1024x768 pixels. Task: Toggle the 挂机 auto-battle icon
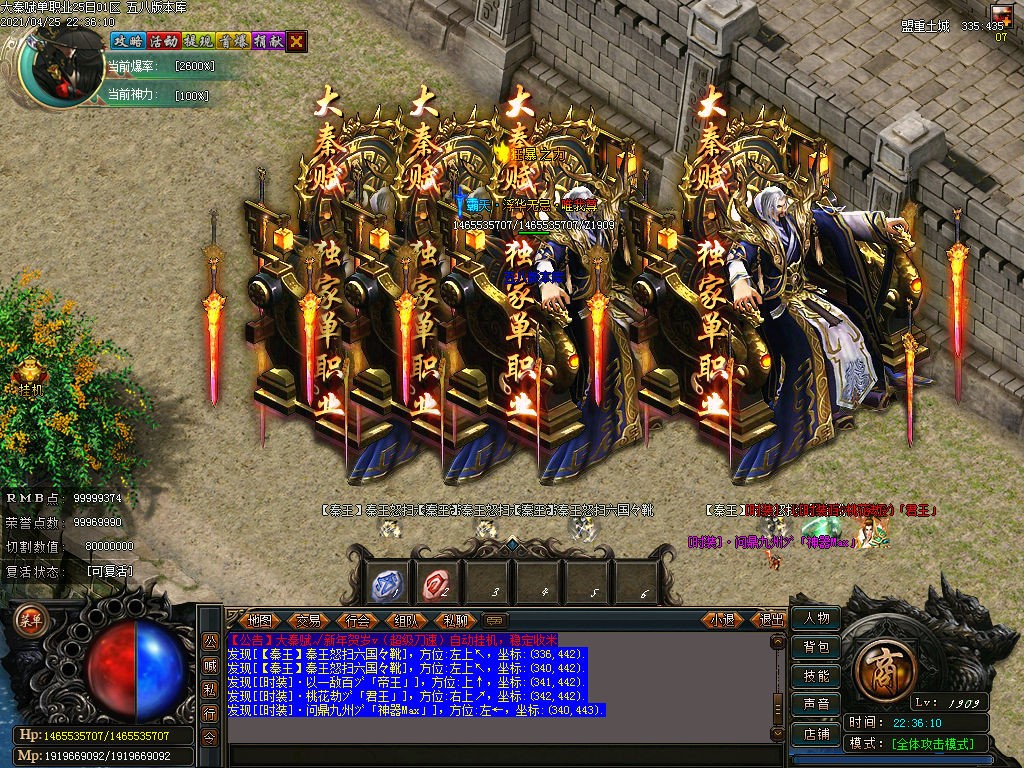[29, 374]
